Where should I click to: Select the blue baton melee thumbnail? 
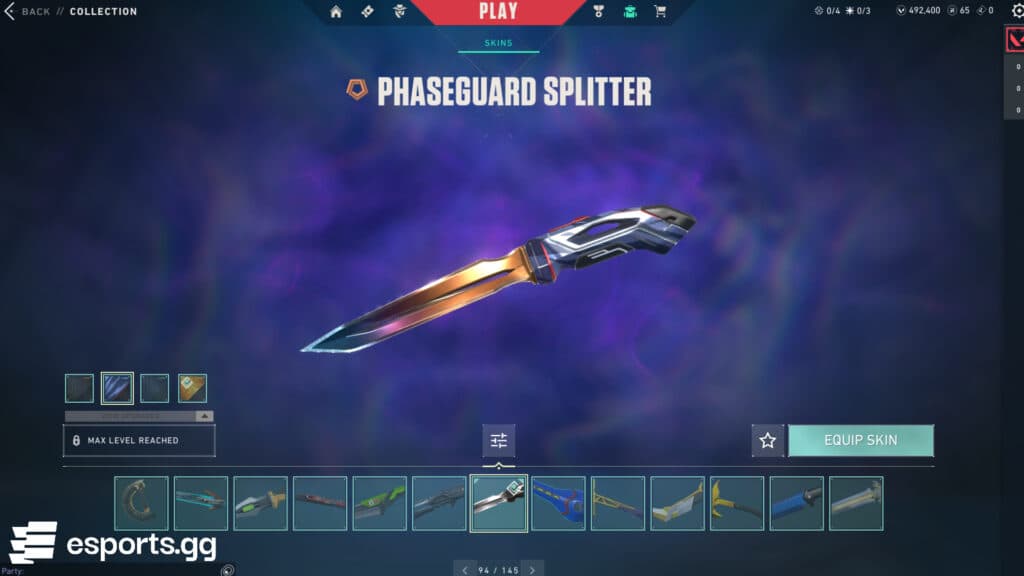[797, 503]
